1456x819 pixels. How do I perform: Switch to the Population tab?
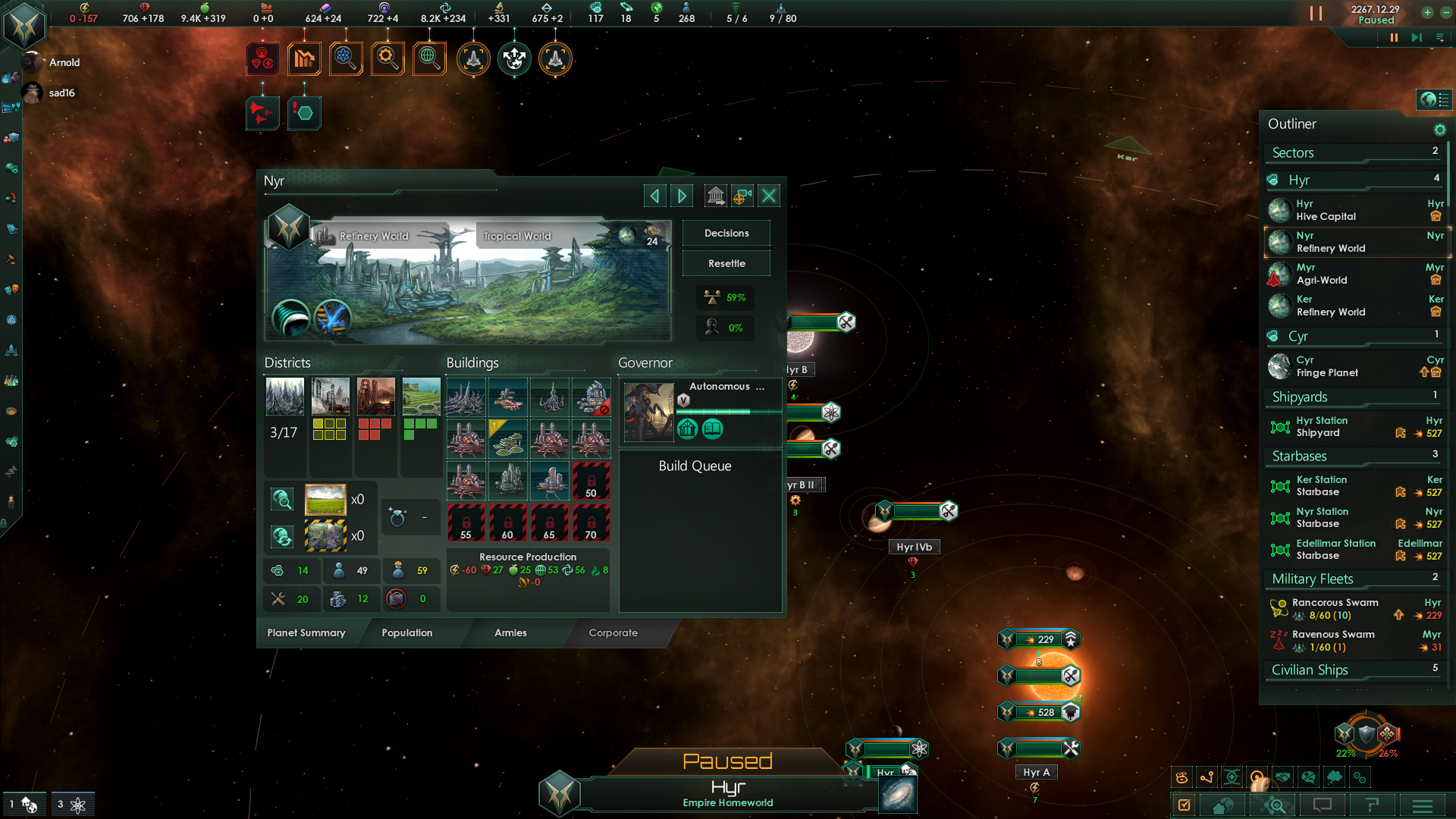pos(406,633)
